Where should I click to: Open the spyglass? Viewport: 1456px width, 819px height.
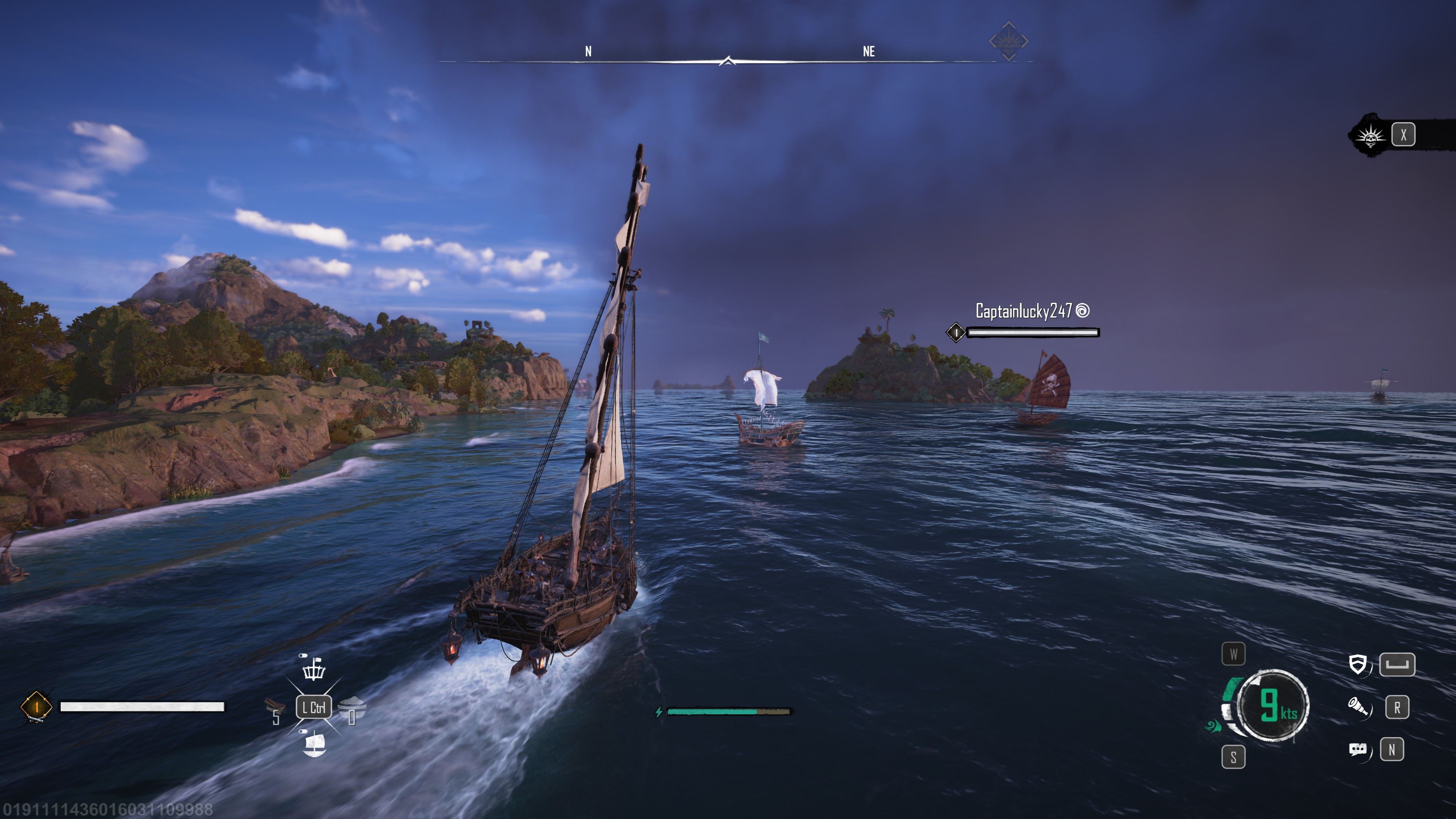pos(1358,706)
